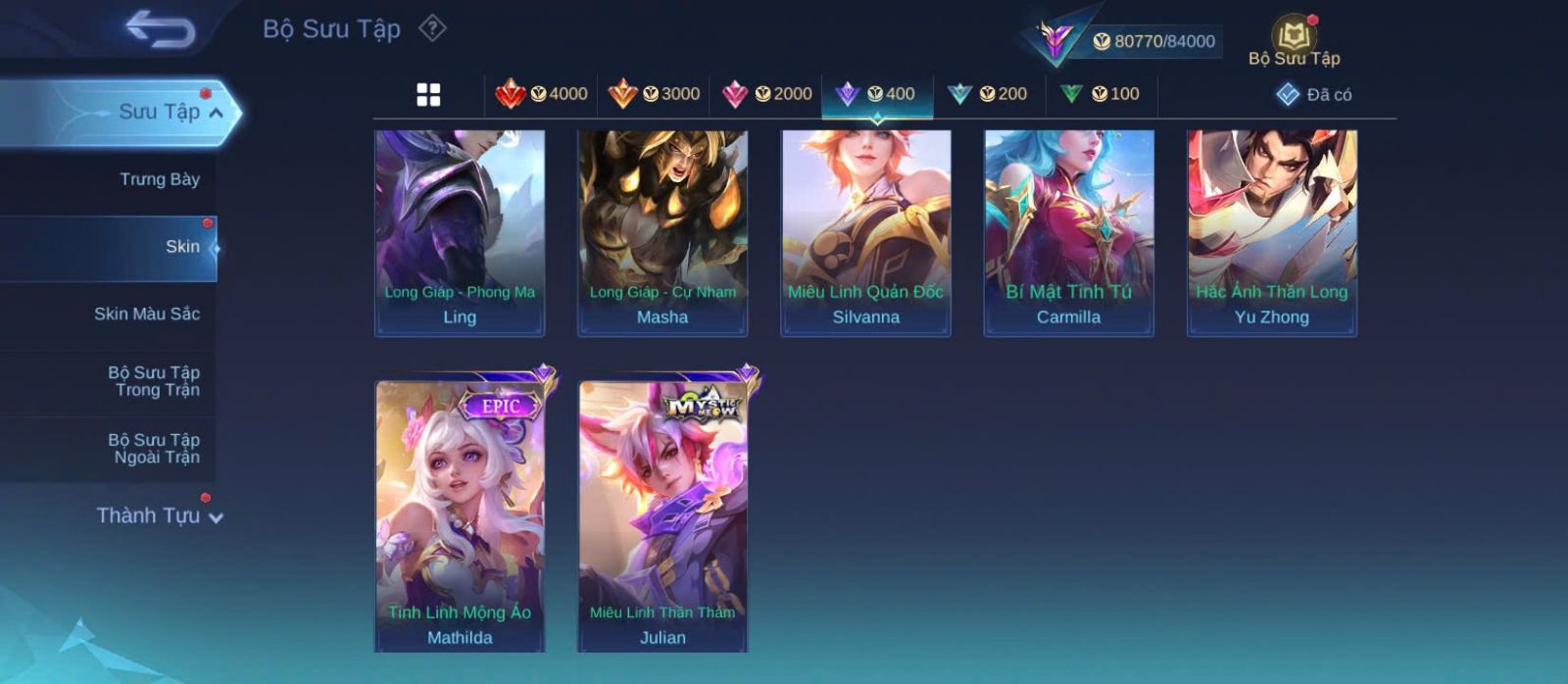This screenshot has width=1568, height=684.
Task: Show all skins with grid filter
Action: 428,95
